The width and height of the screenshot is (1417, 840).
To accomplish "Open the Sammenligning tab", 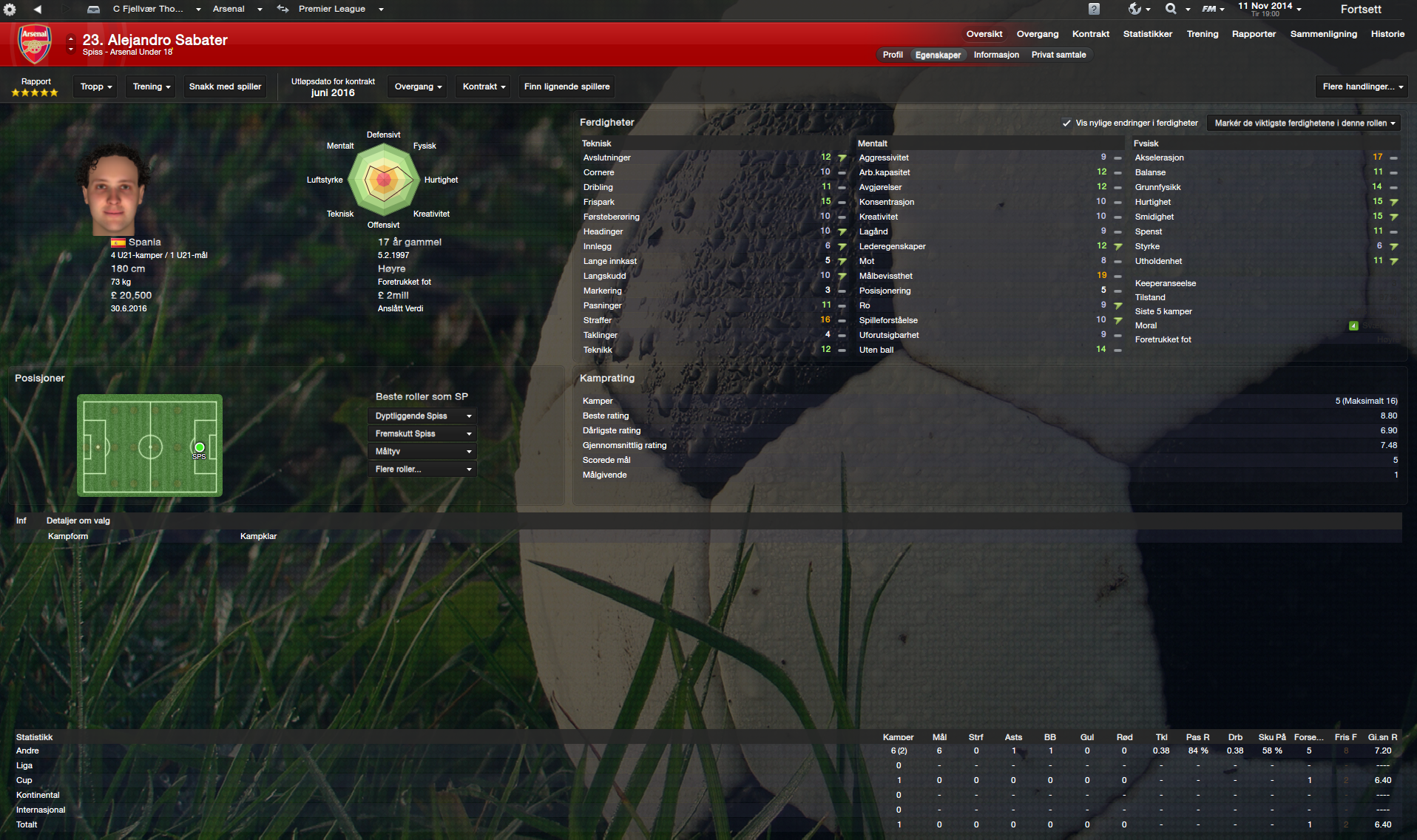I will (x=1323, y=34).
